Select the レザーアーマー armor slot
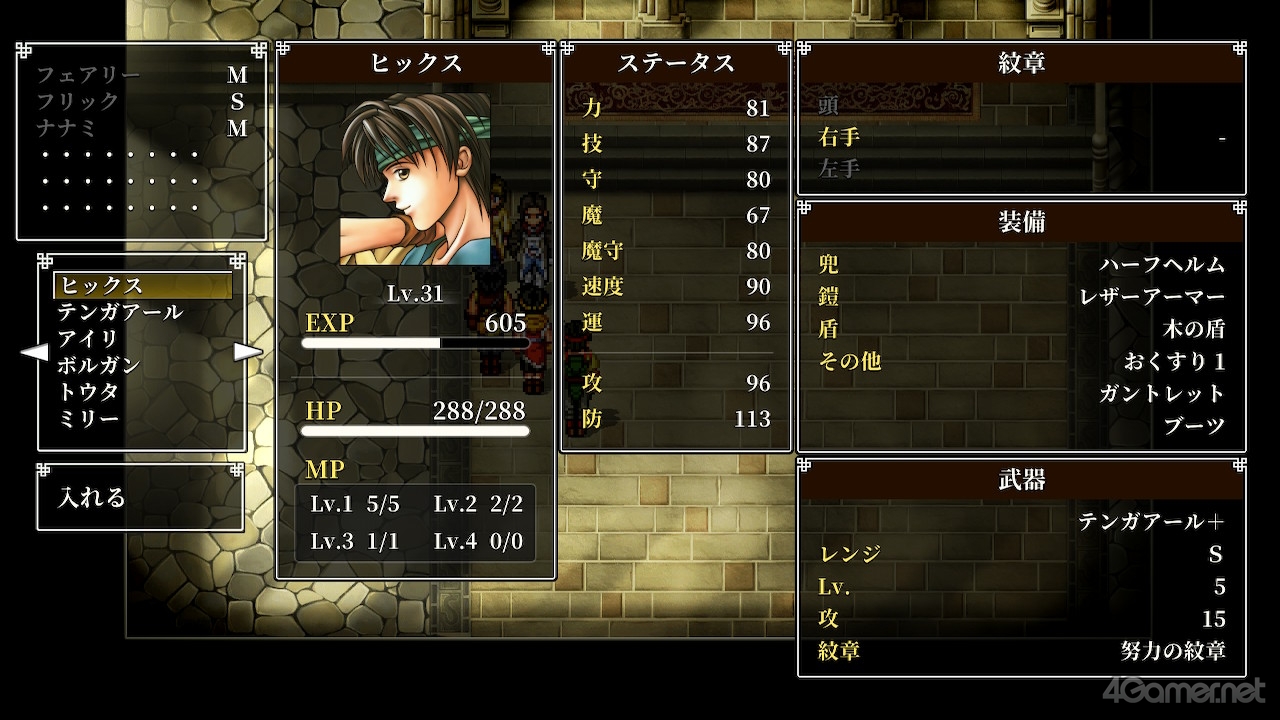 click(x=1151, y=297)
